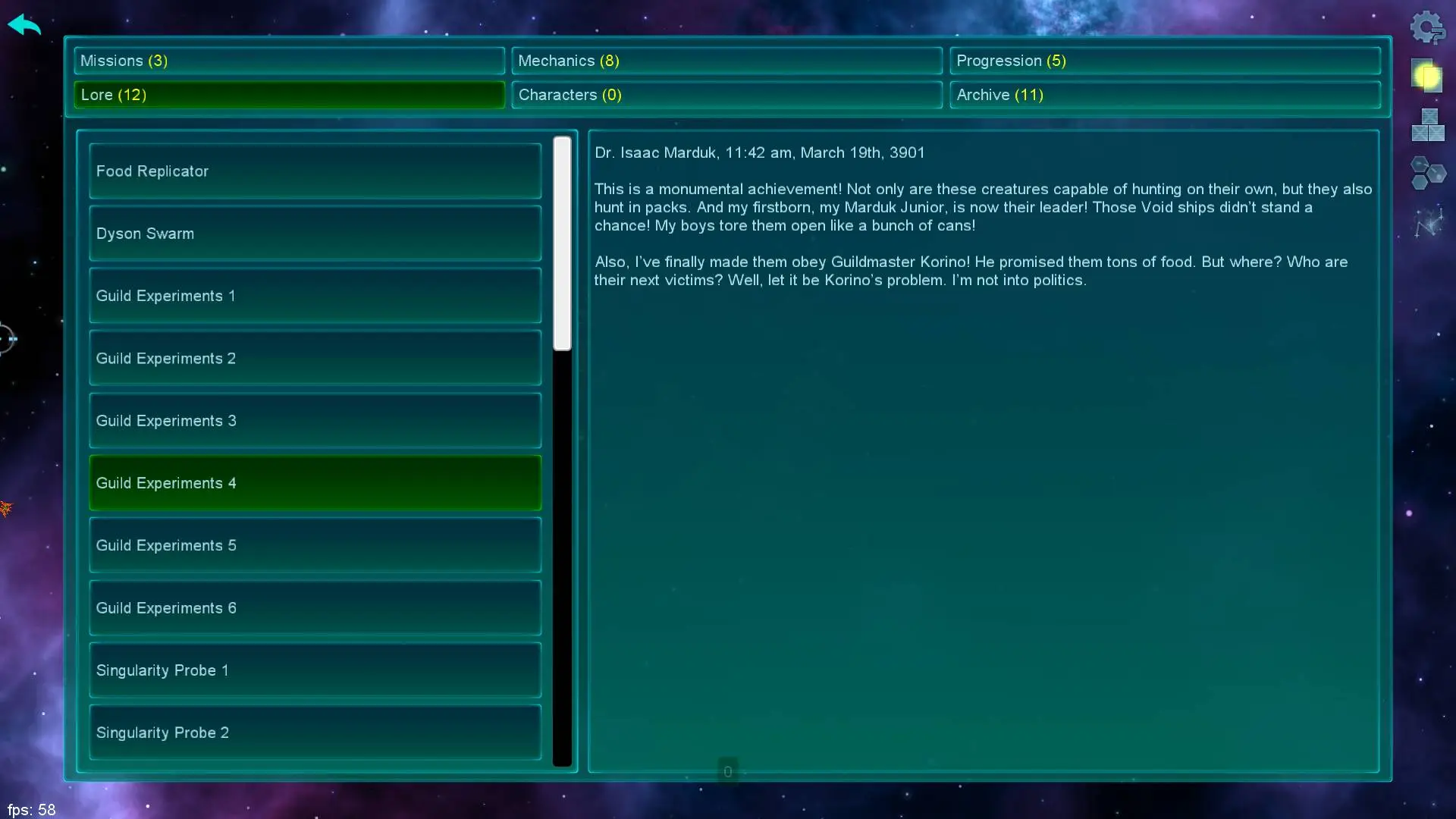This screenshot has width=1456, height=819.
Task: Open settings via the gear icon
Action: (x=1427, y=28)
